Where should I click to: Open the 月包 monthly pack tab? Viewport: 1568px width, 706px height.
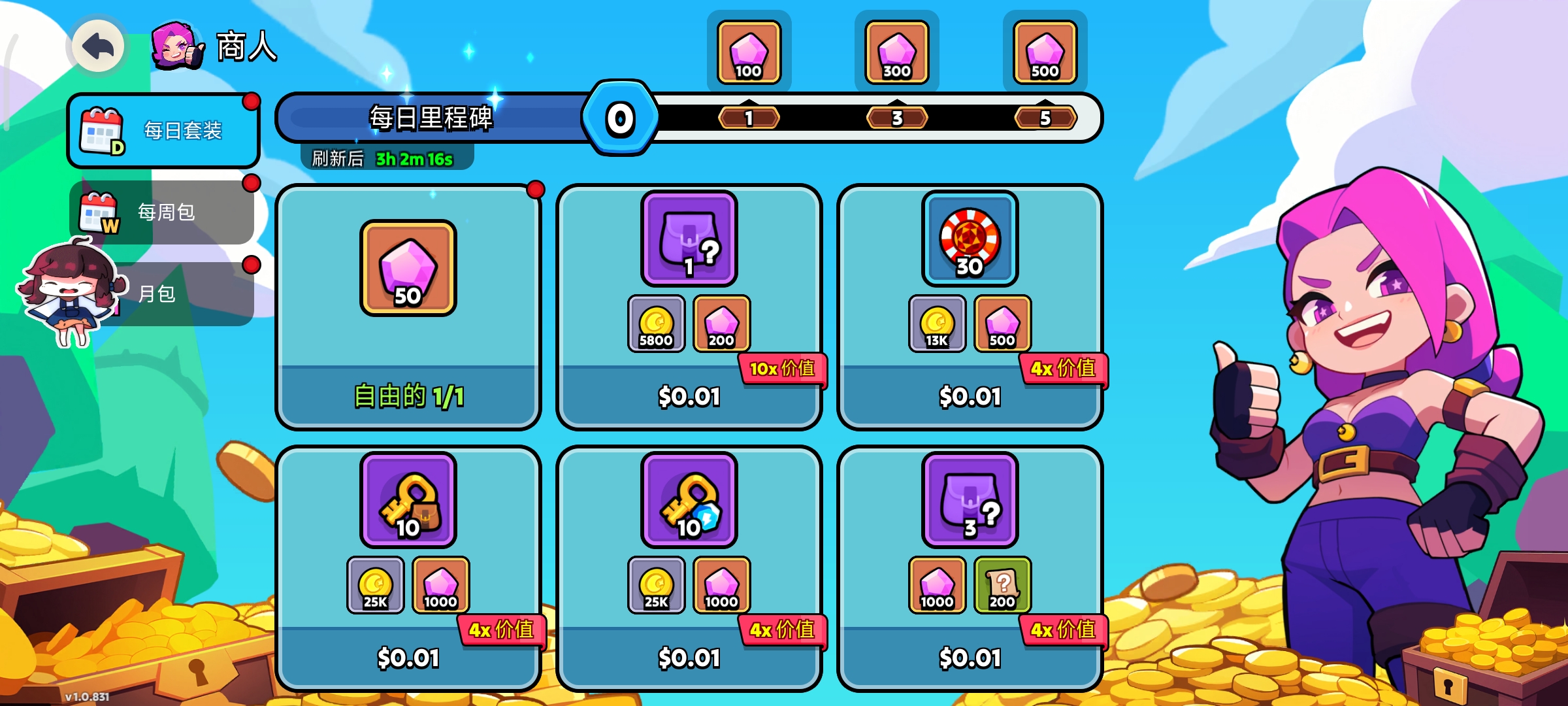point(176,294)
